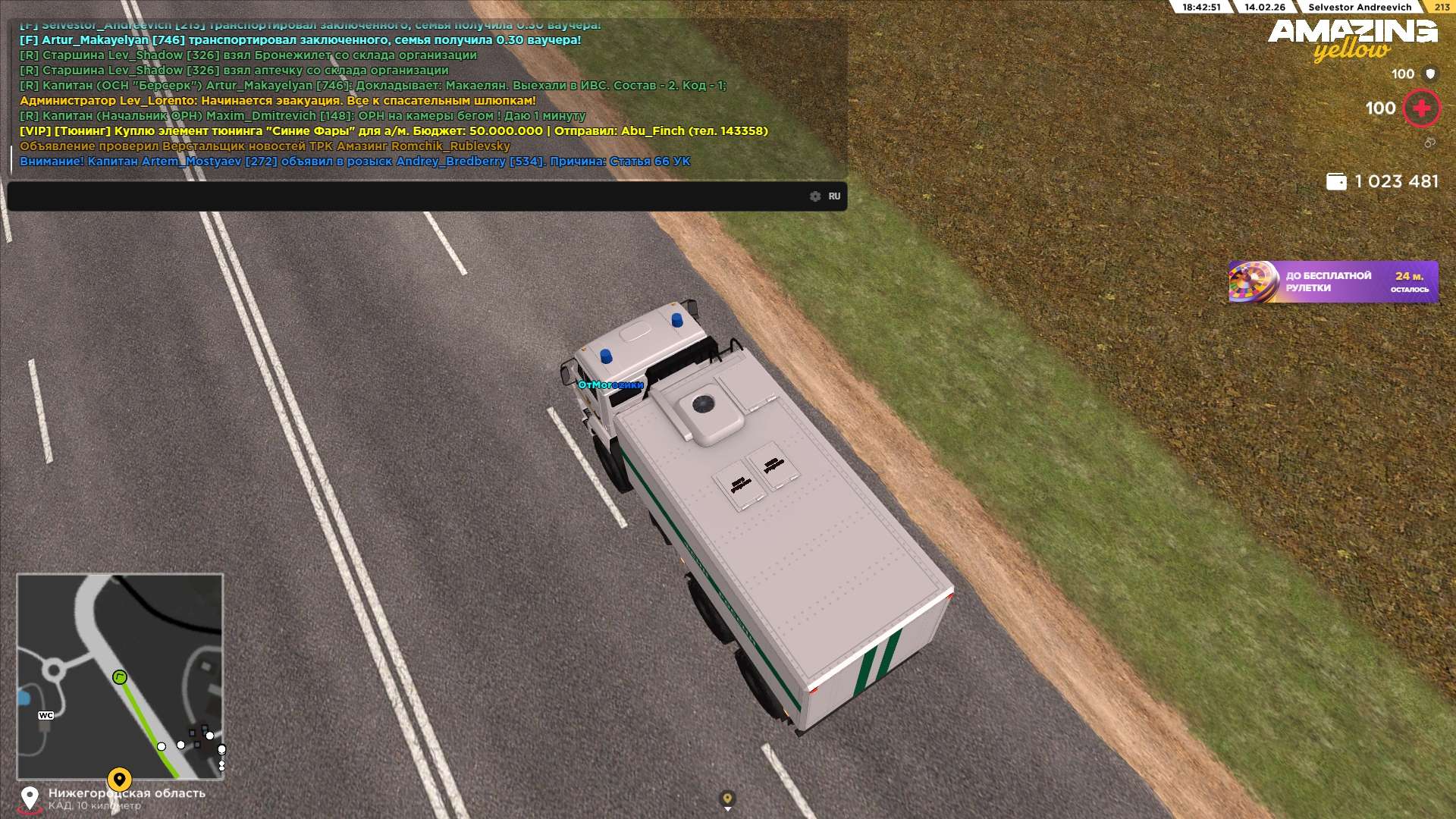Click the WC marker on the minimap
This screenshot has height=819, width=1456.
(x=45, y=715)
